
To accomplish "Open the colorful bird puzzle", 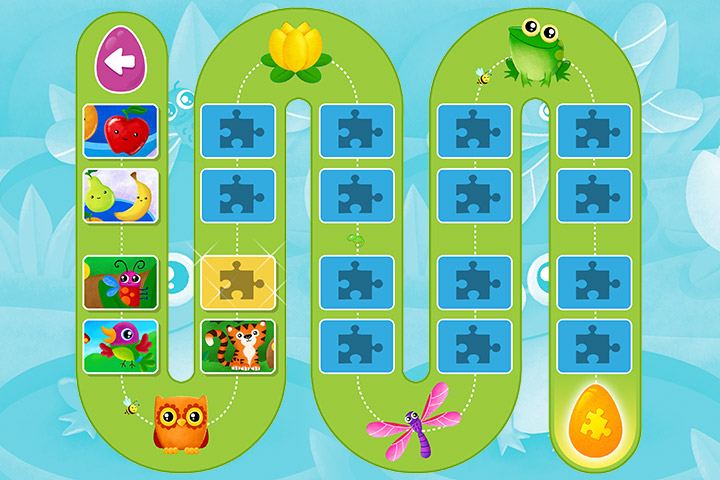I will coord(120,346).
